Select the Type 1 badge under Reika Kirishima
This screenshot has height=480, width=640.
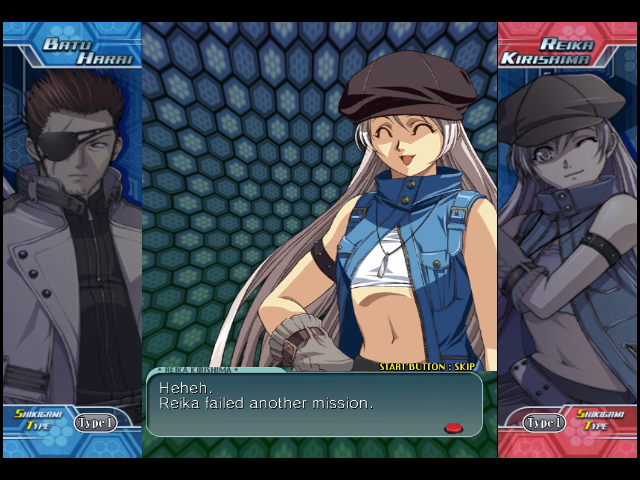point(543,422)
